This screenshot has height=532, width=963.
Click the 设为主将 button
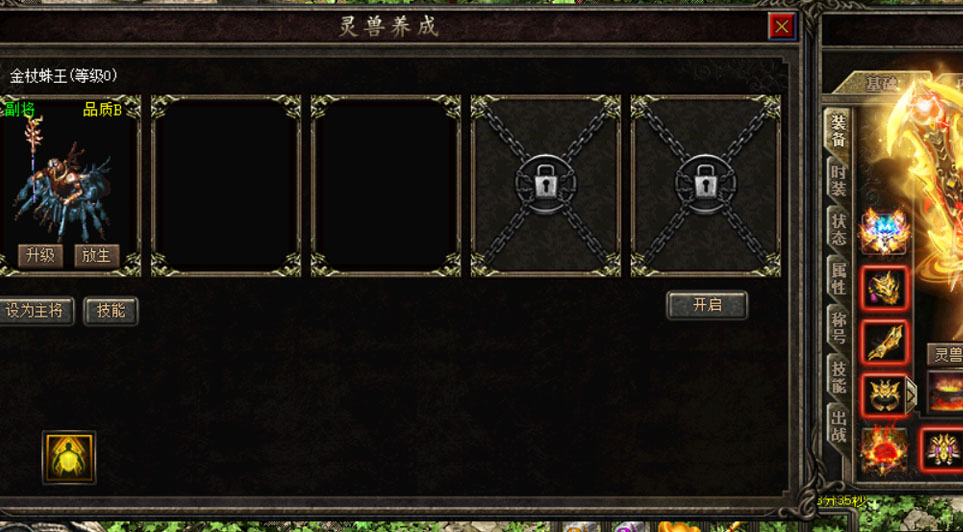[x=36, y=311]
